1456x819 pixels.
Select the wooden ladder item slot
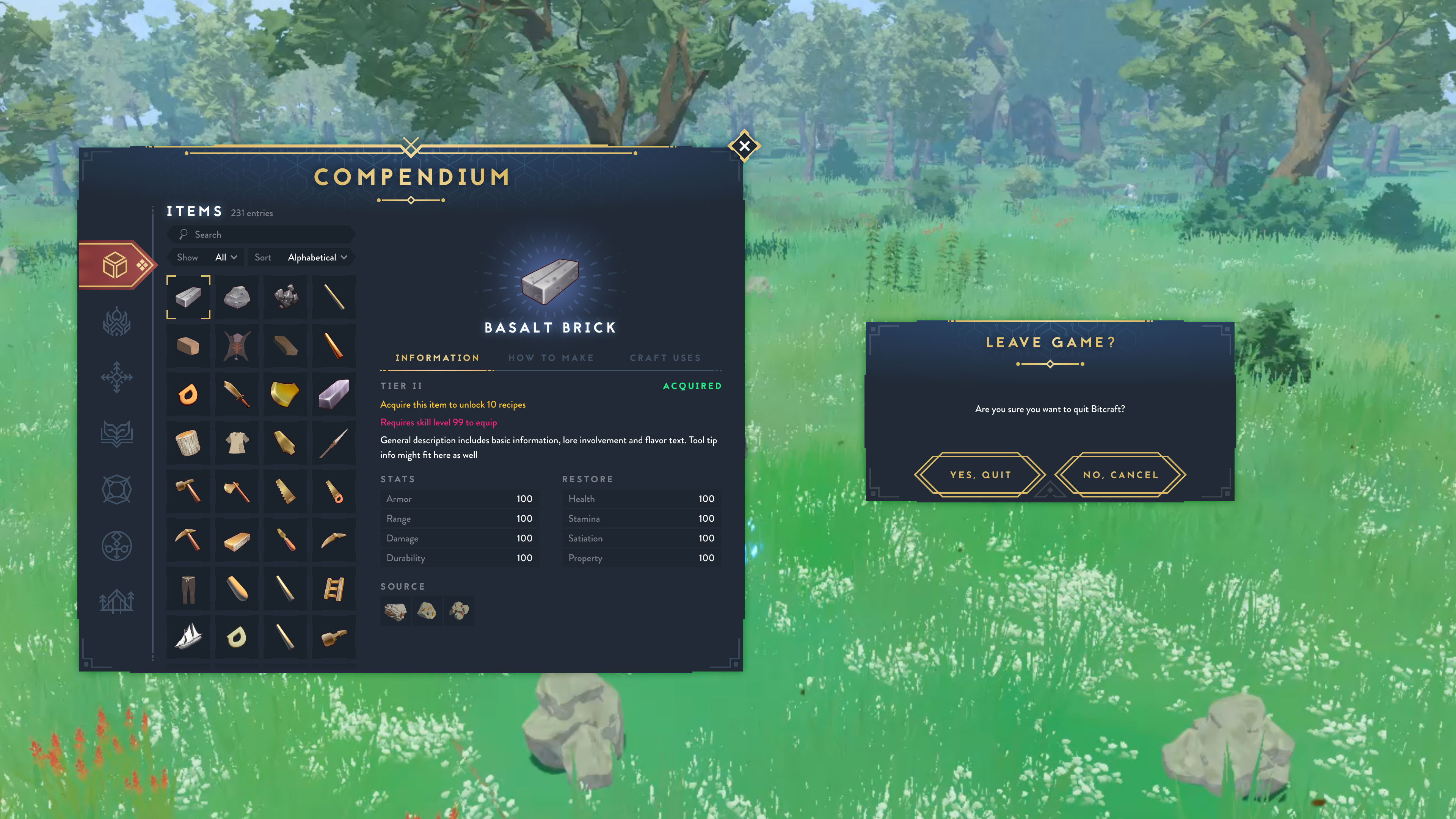(334, 589)
